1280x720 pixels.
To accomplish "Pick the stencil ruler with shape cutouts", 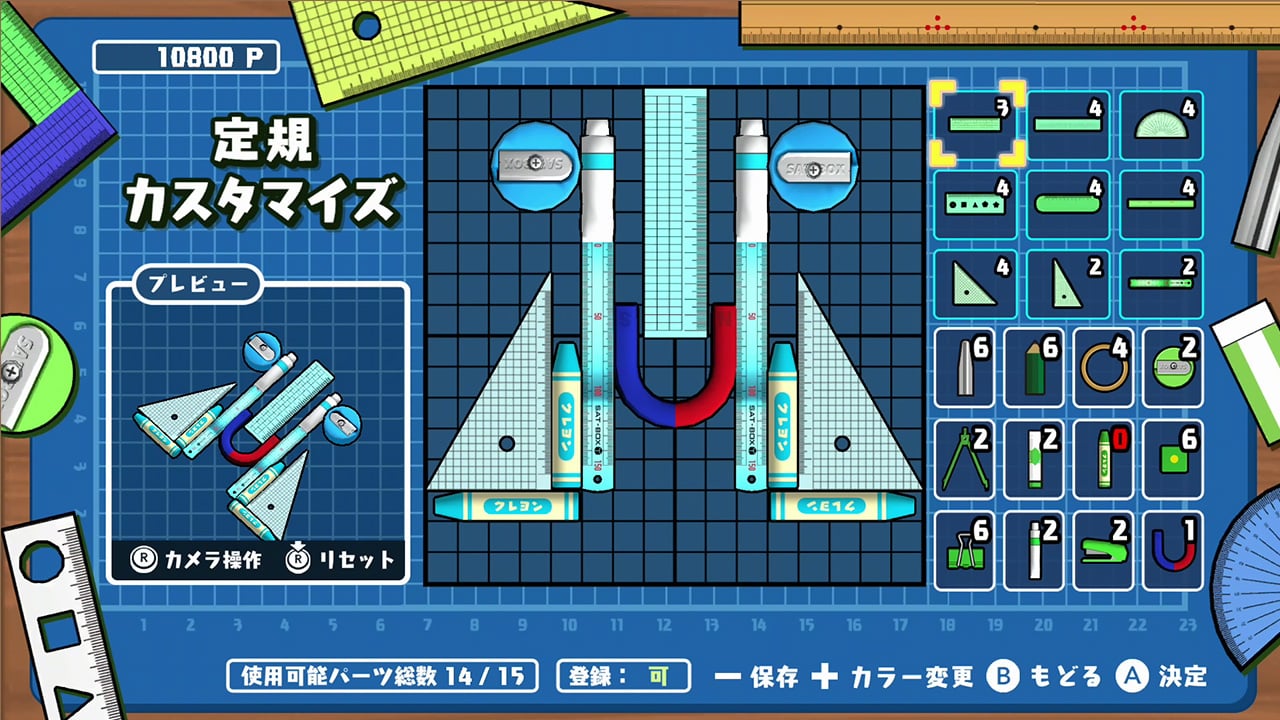I will click(976, 204).
